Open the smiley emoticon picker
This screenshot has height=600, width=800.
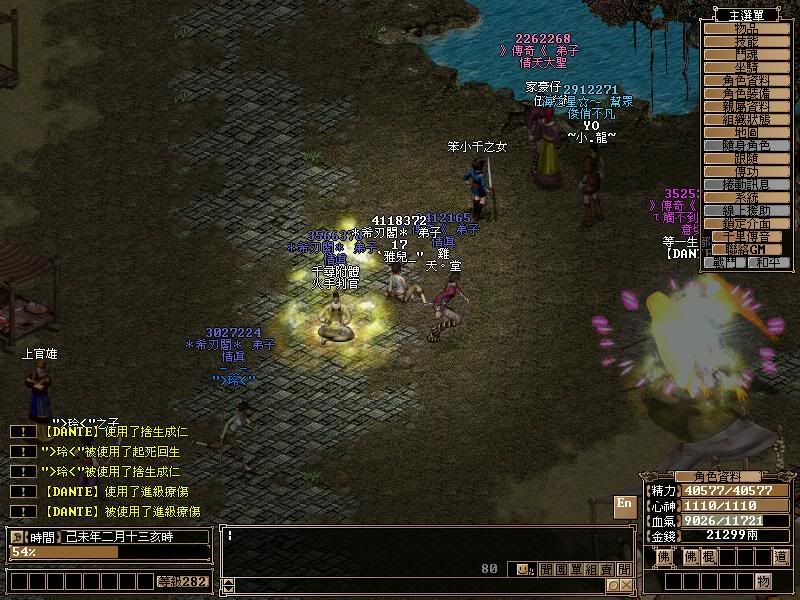coord(523,569)
